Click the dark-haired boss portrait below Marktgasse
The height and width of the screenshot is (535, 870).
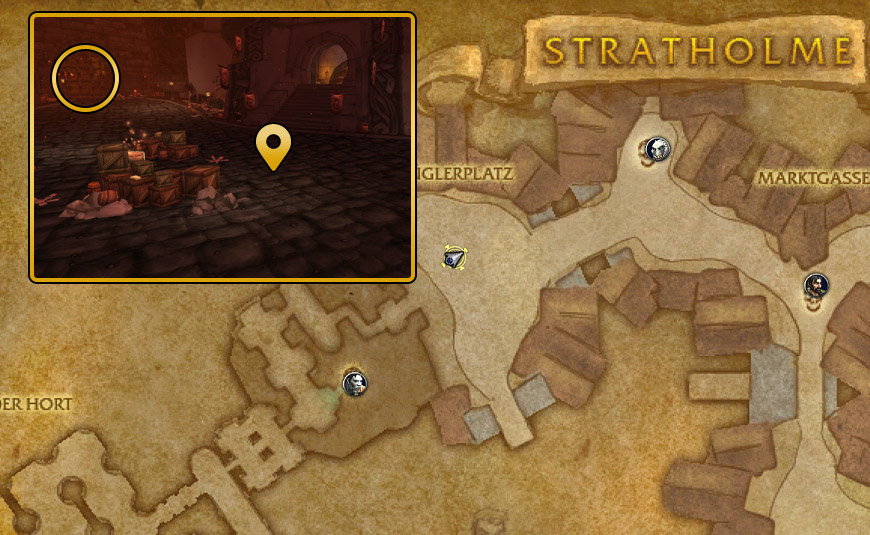pyautogui.click(x=816, y=286)
